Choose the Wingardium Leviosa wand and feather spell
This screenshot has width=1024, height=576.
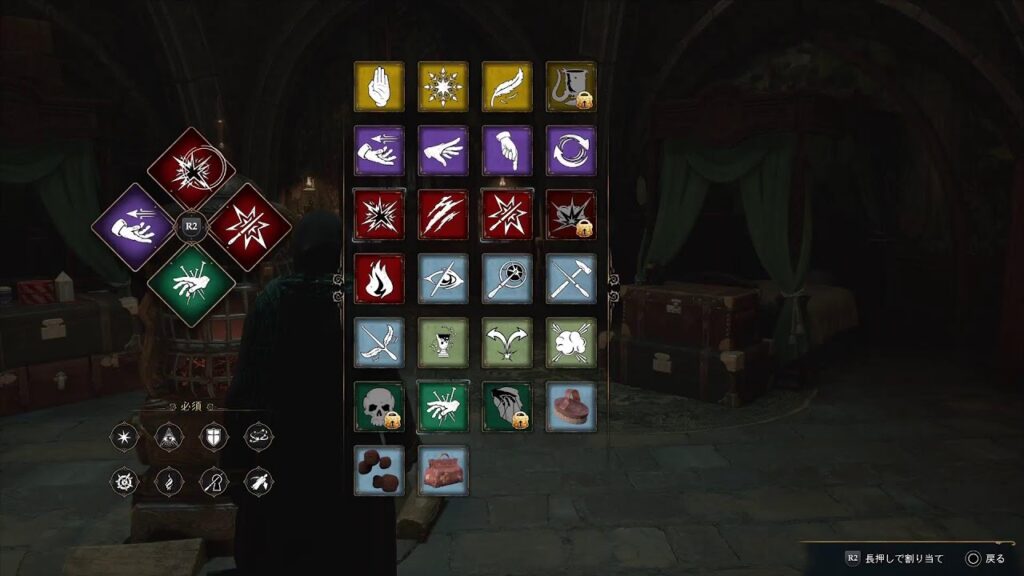click(x=379, y=343)
